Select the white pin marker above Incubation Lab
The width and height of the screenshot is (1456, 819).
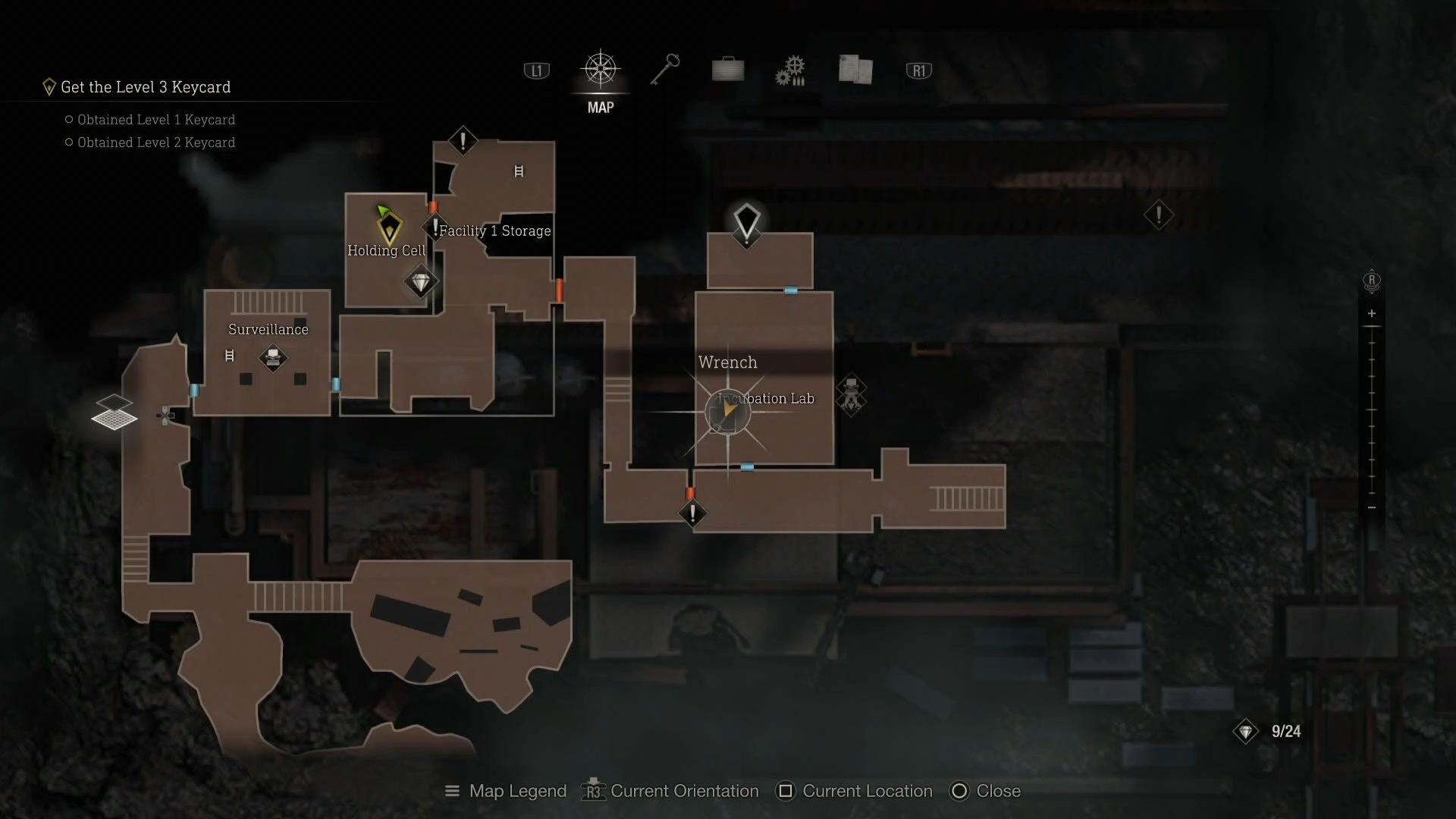point(747,221)
